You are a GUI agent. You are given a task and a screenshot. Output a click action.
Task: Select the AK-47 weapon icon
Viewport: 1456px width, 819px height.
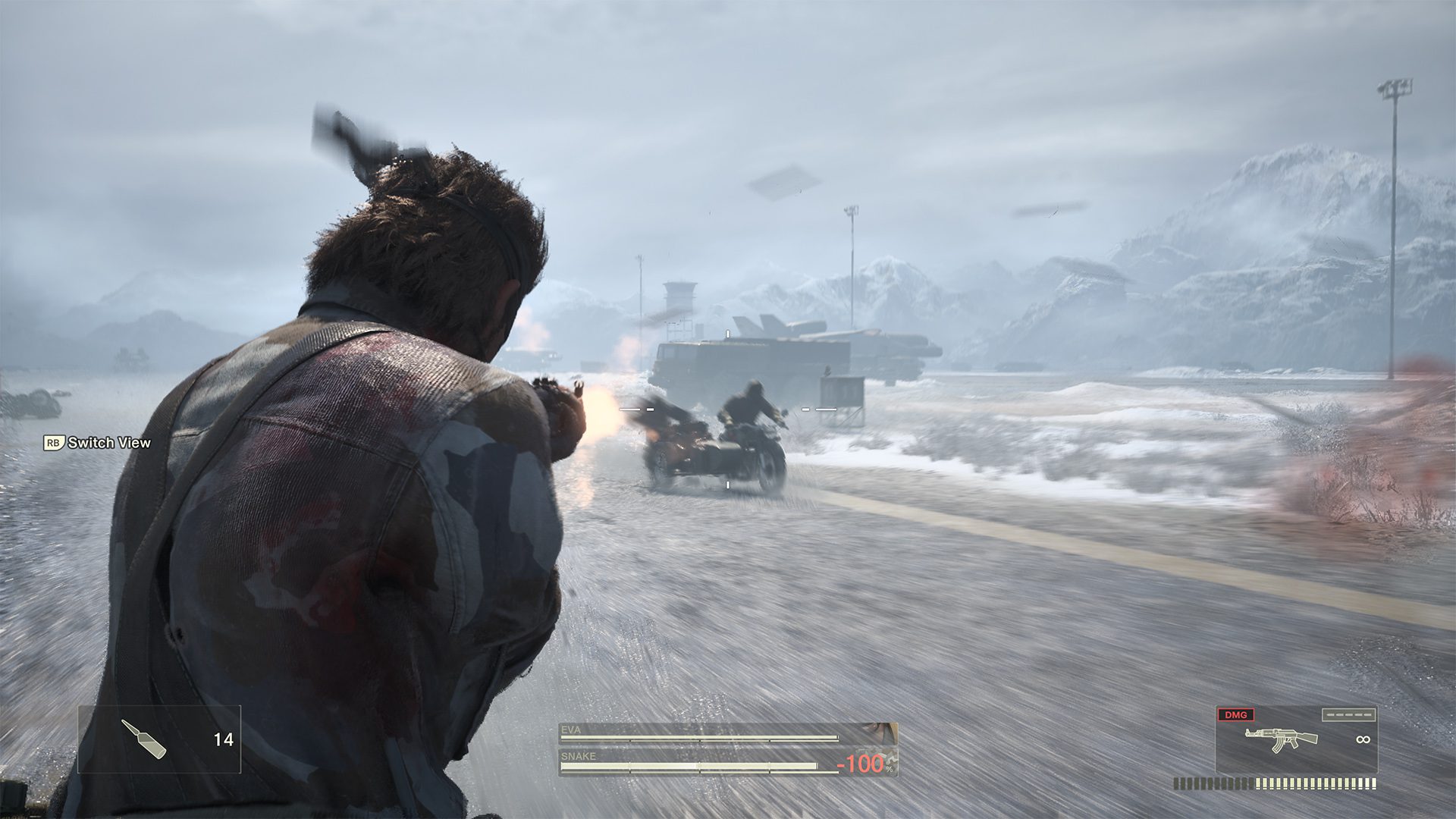point(1280,738)
